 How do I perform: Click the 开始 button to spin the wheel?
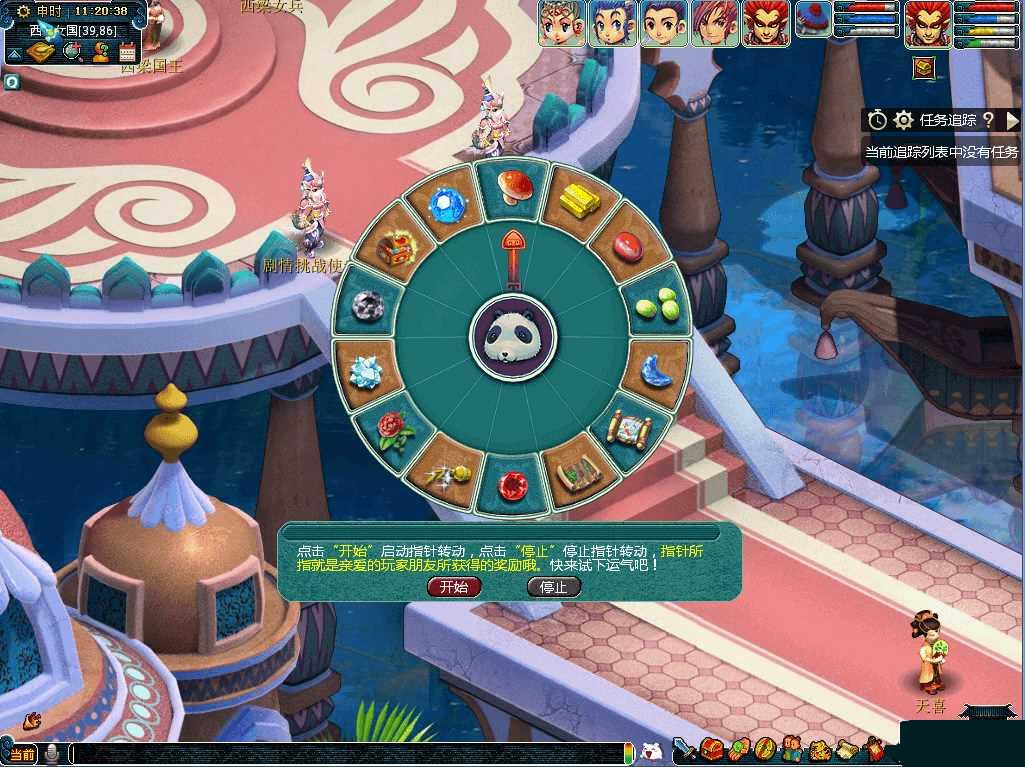tap(454, 587)
